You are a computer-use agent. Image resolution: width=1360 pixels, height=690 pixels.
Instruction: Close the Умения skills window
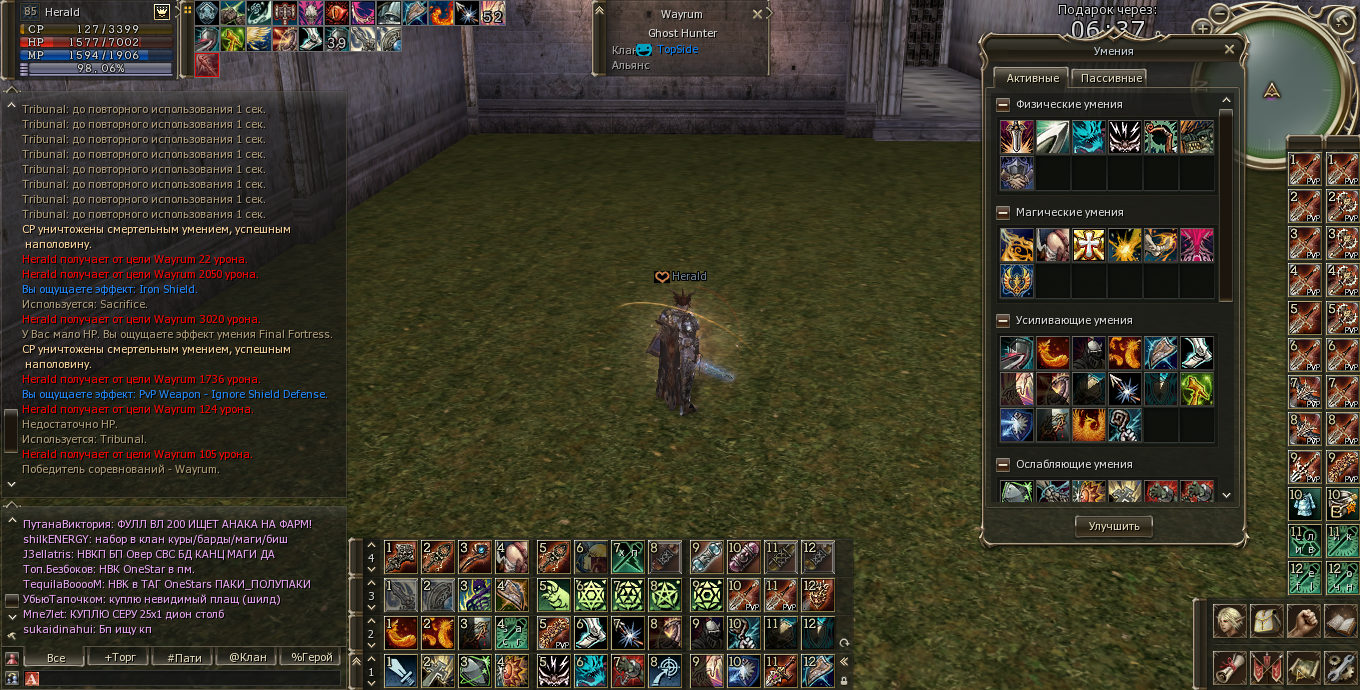pyautogui.click(x=1229, y=49)
